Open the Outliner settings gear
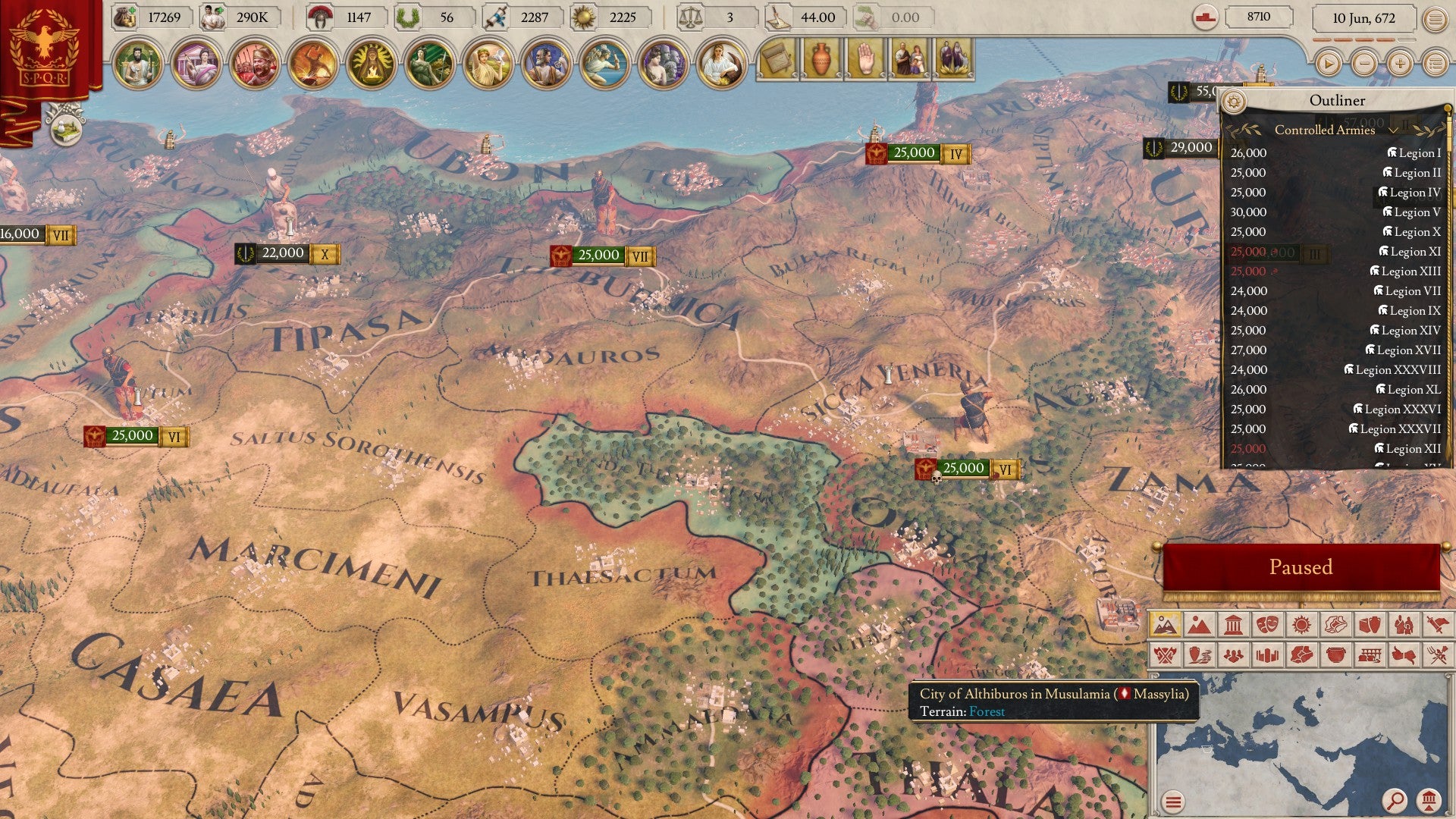This screenshot has width=1456, height=819. [1235, 99]
